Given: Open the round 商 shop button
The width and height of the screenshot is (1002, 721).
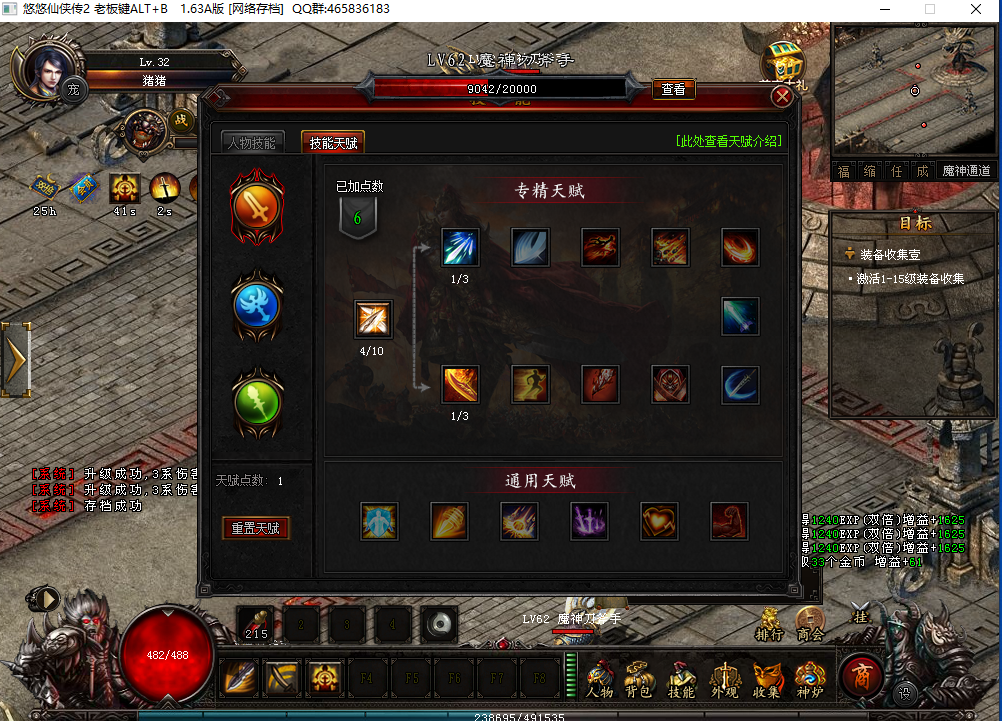Looking at the screenshot, I should (861, 676).
